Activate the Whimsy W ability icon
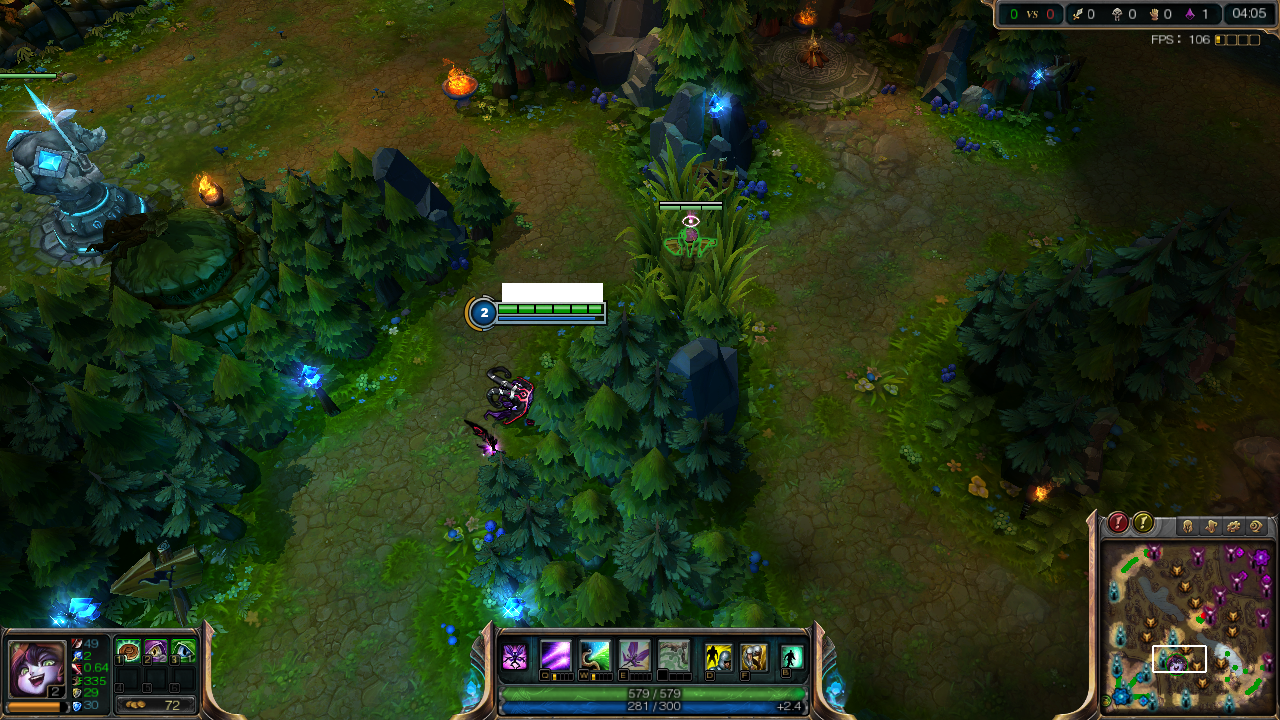This screenshot has height=720, width=1280. click(595, 656)
